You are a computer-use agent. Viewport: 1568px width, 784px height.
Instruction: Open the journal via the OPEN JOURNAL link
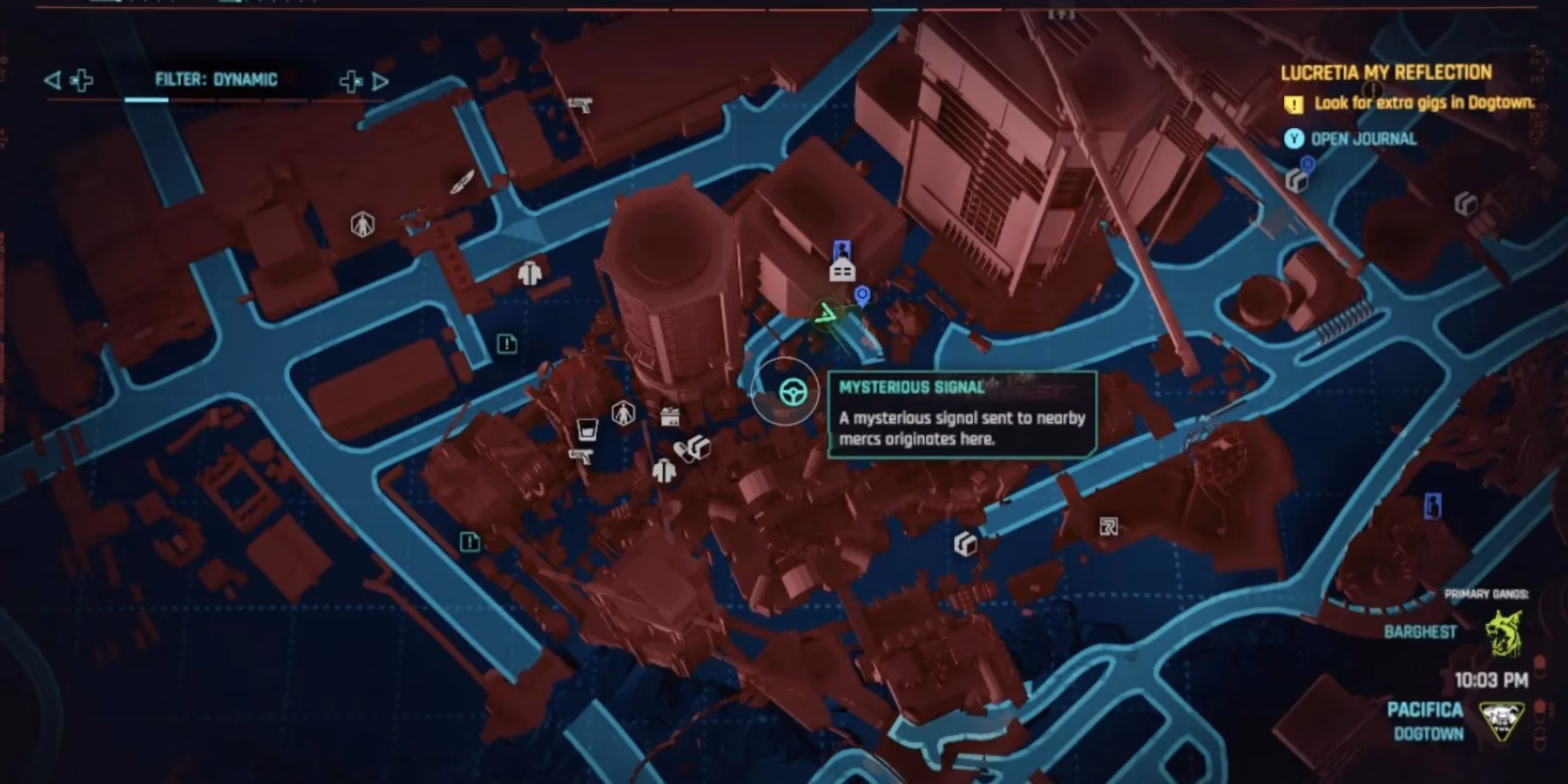tap(1362, 139)
